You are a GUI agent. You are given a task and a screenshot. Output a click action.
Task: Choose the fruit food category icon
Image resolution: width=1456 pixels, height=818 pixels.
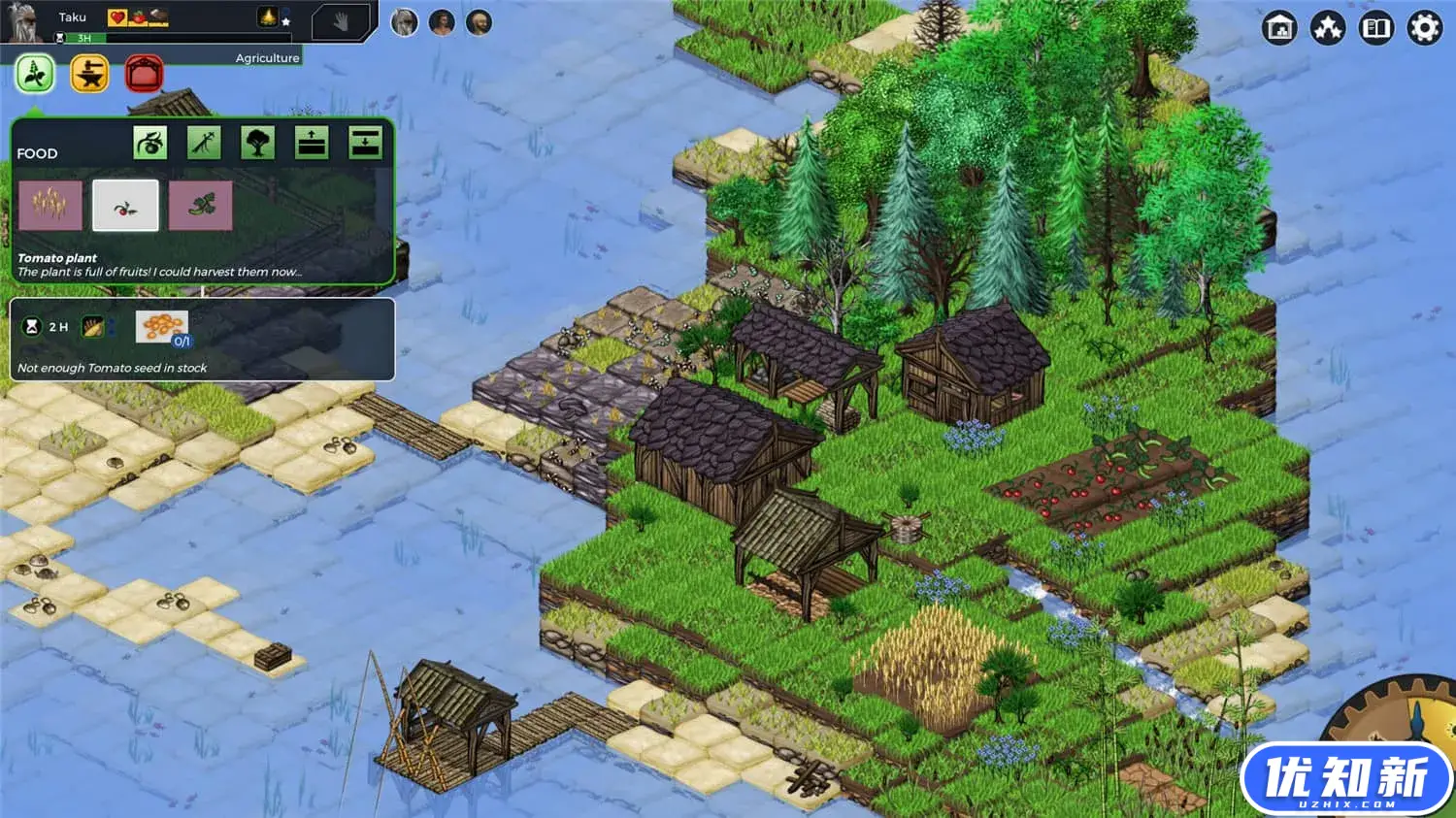tap(150, 144)
